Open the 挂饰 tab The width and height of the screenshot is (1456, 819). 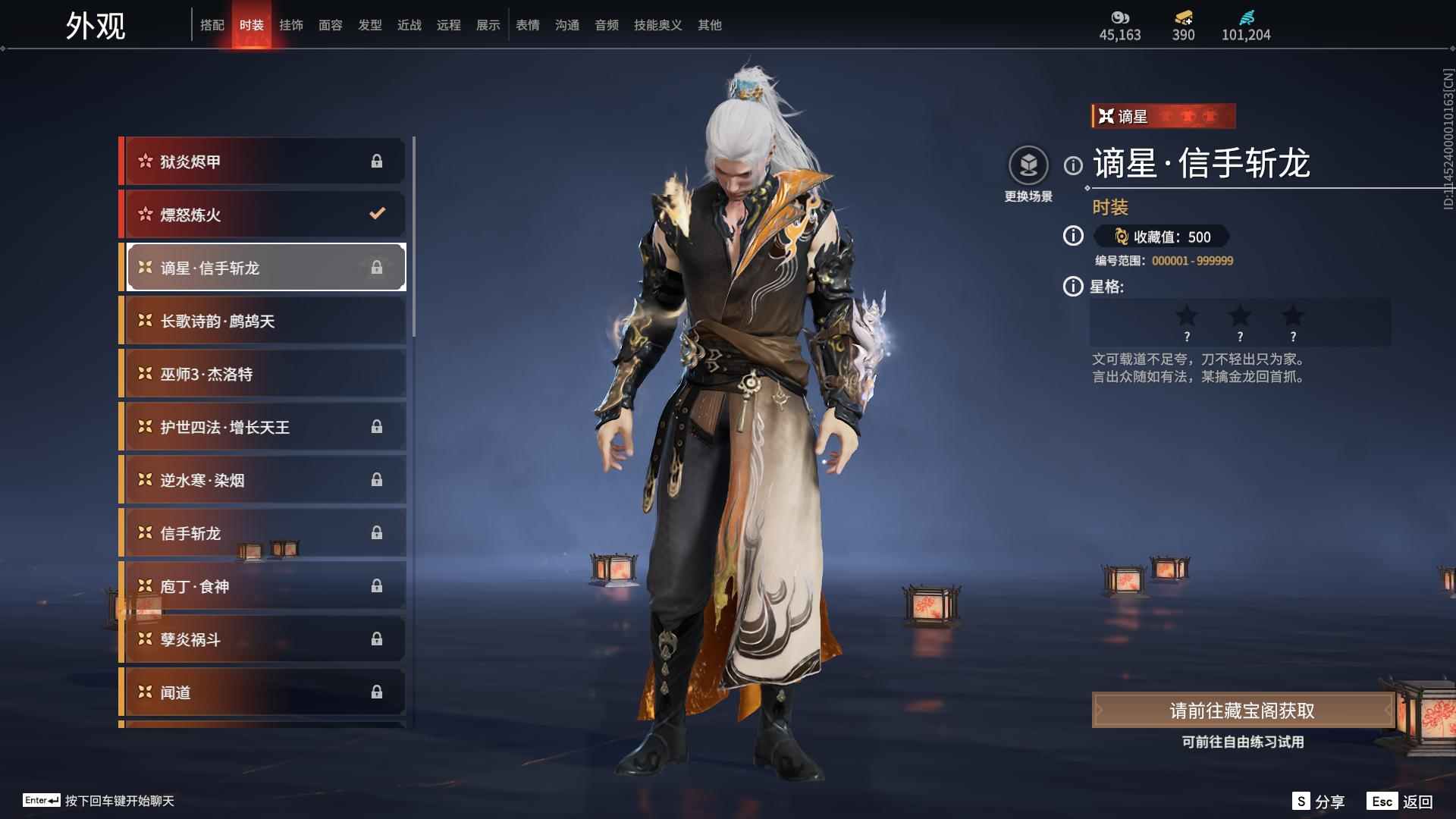tap(290, 25)
